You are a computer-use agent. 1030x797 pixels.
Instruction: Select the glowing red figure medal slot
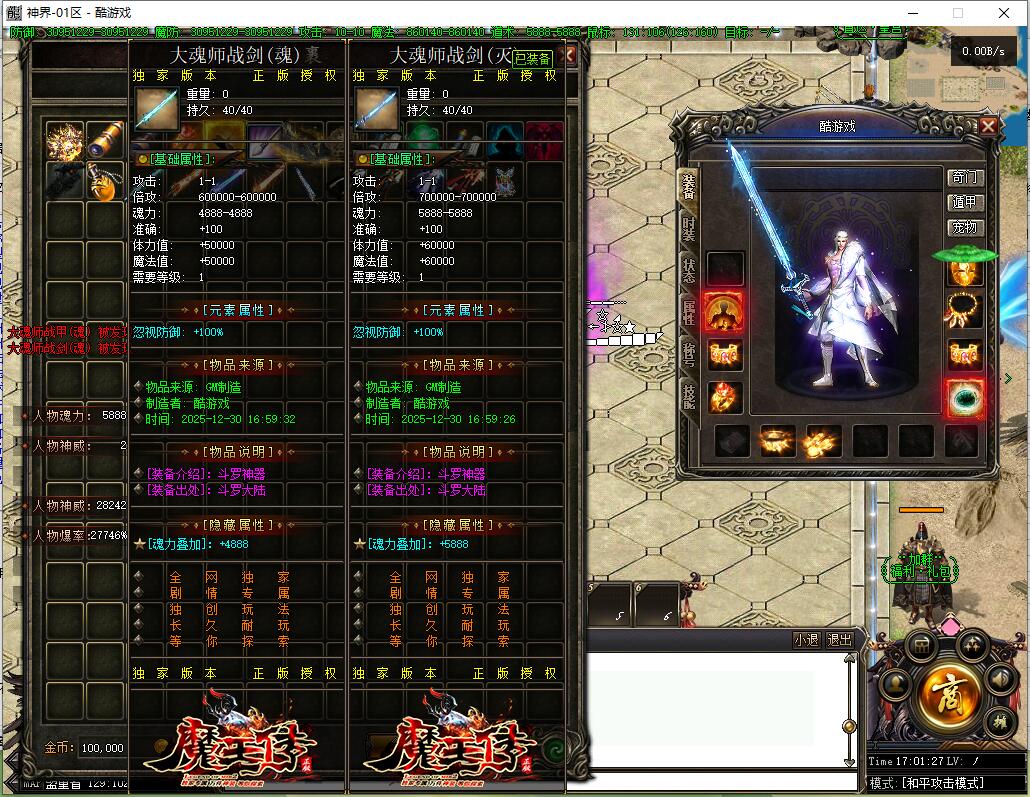click(x=724, y=312)
